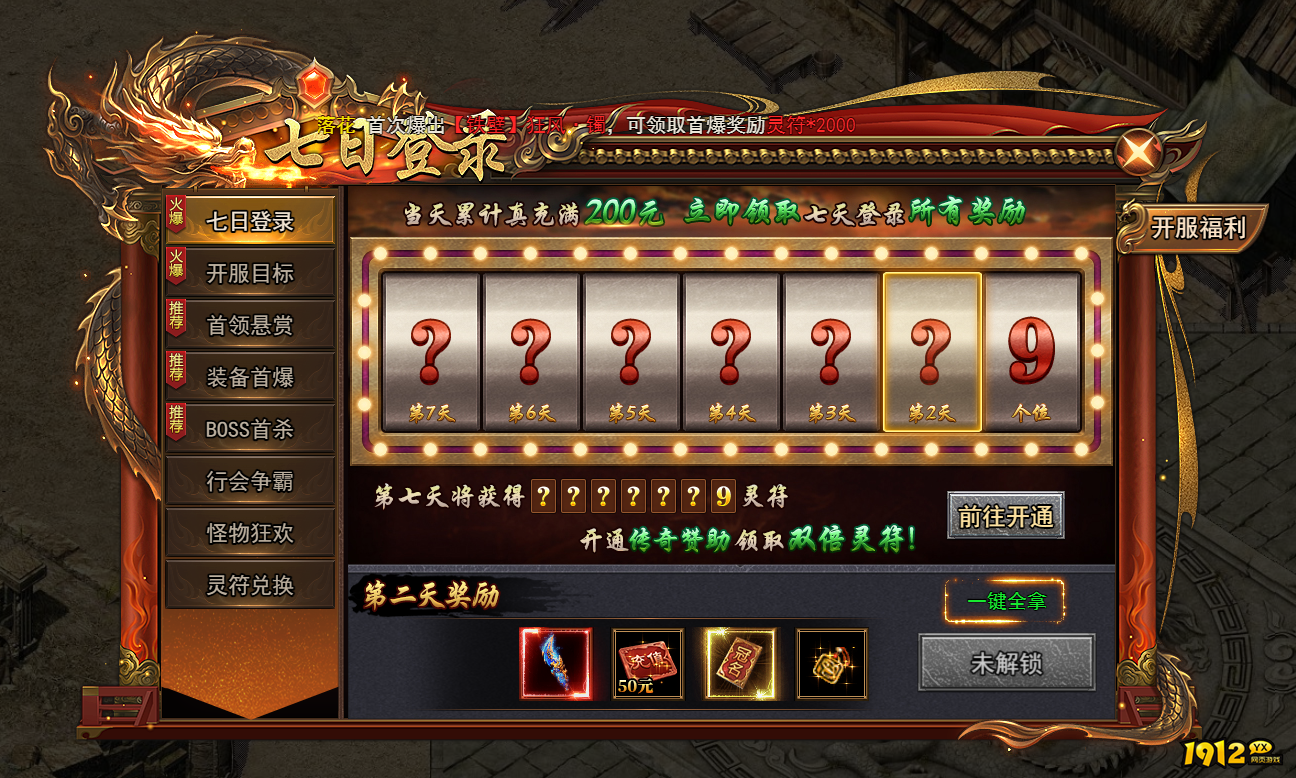Select the 灵符兑换 tab
The width and height of the screenshot is (1296, 778).
[x=250, y=585]
